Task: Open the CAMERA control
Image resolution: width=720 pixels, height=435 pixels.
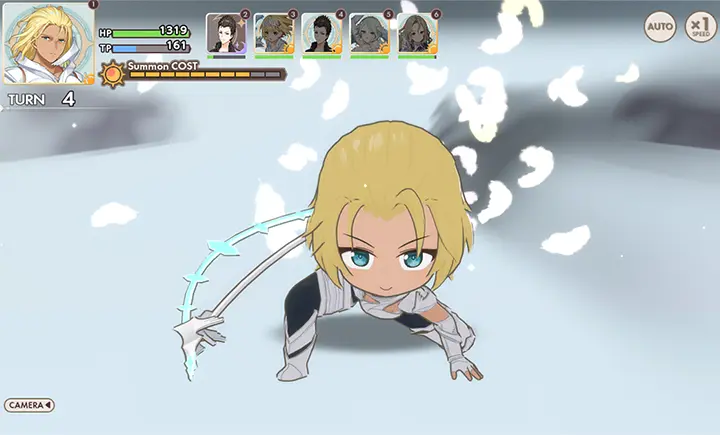Action: tap(29, 405)
